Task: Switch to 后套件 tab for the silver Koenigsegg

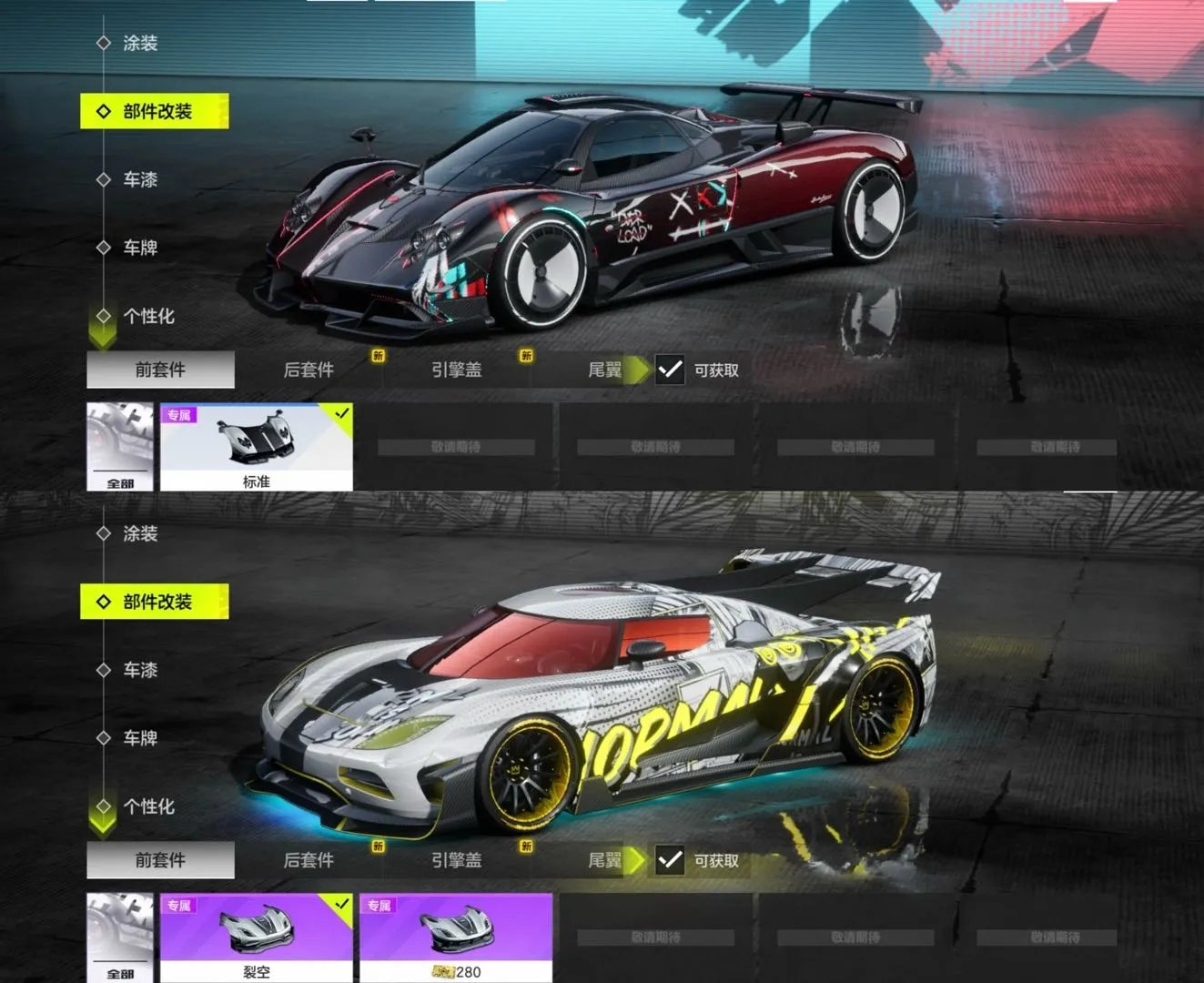Action: (309, 860)
